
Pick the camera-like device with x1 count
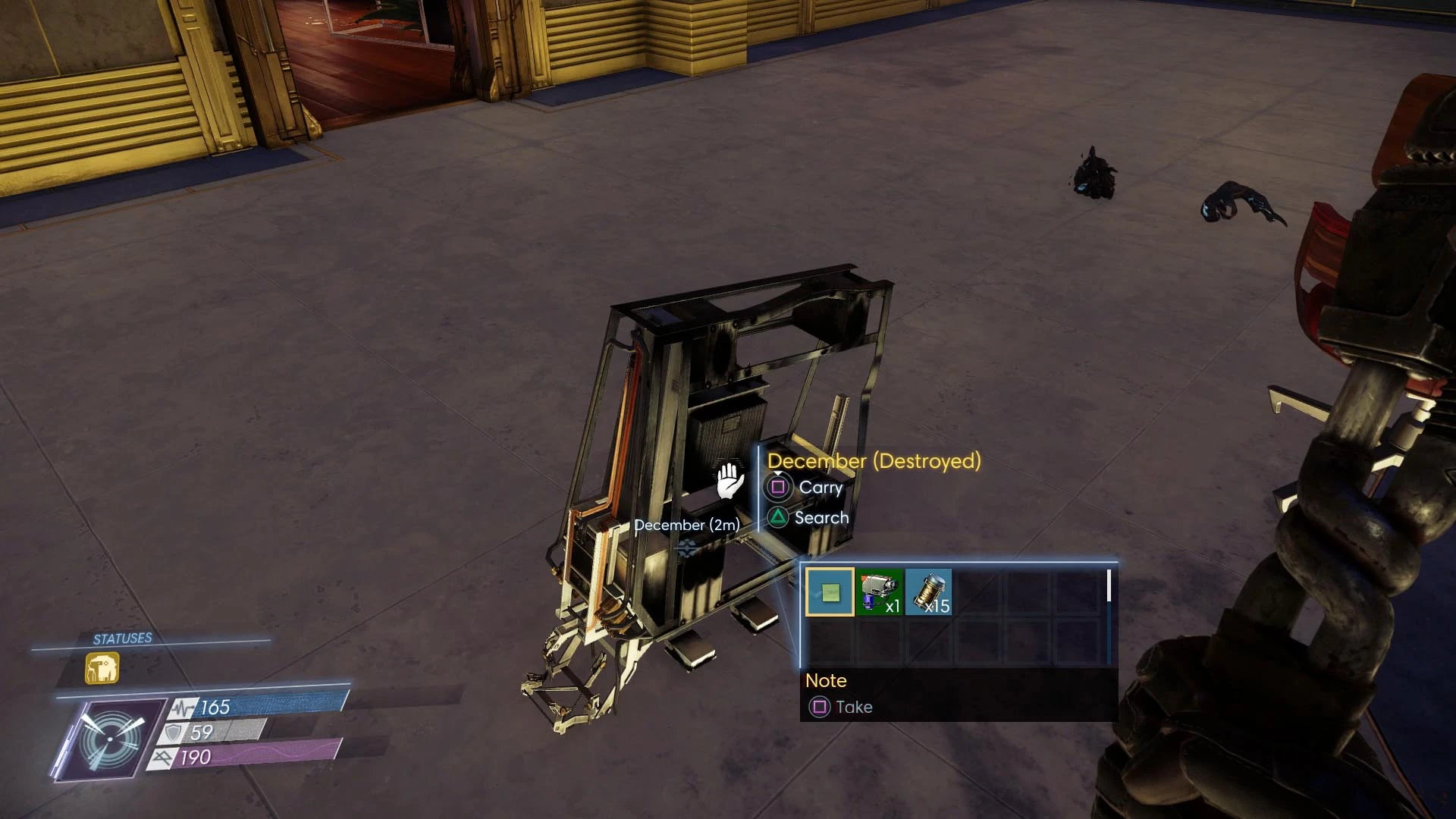point(880,591)
